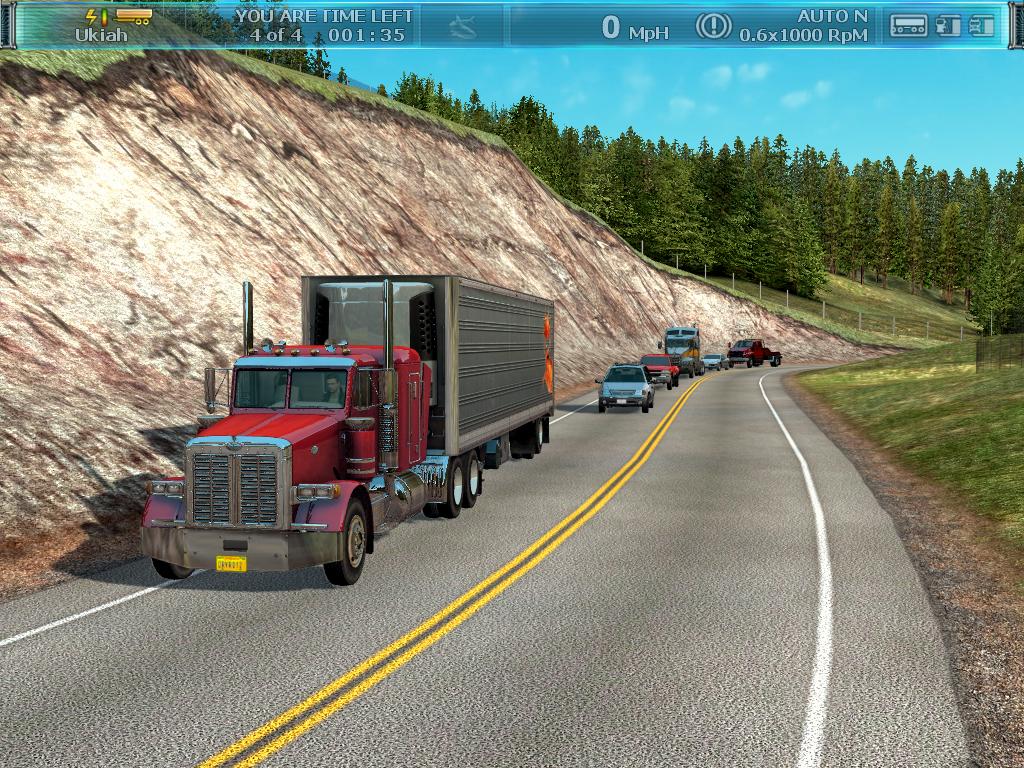Open the radio panel icon

908,26
